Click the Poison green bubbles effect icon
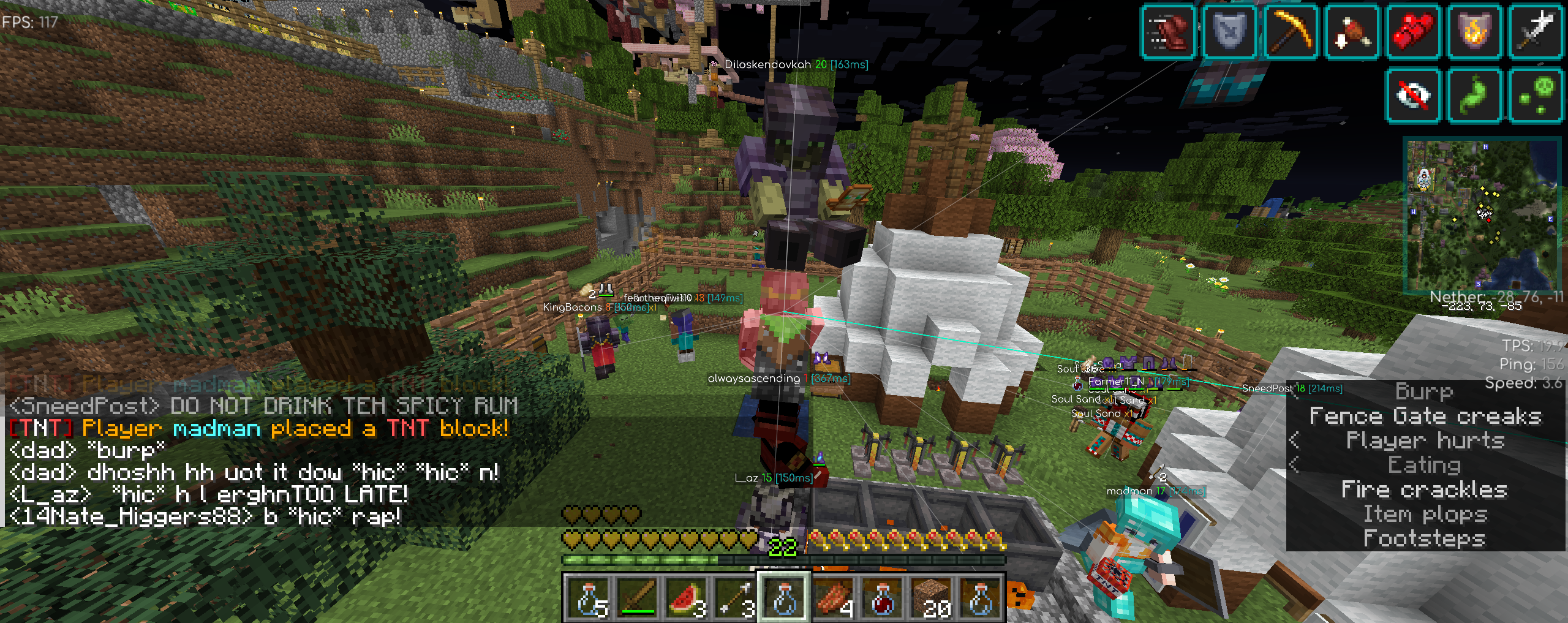 point(1536,96)
